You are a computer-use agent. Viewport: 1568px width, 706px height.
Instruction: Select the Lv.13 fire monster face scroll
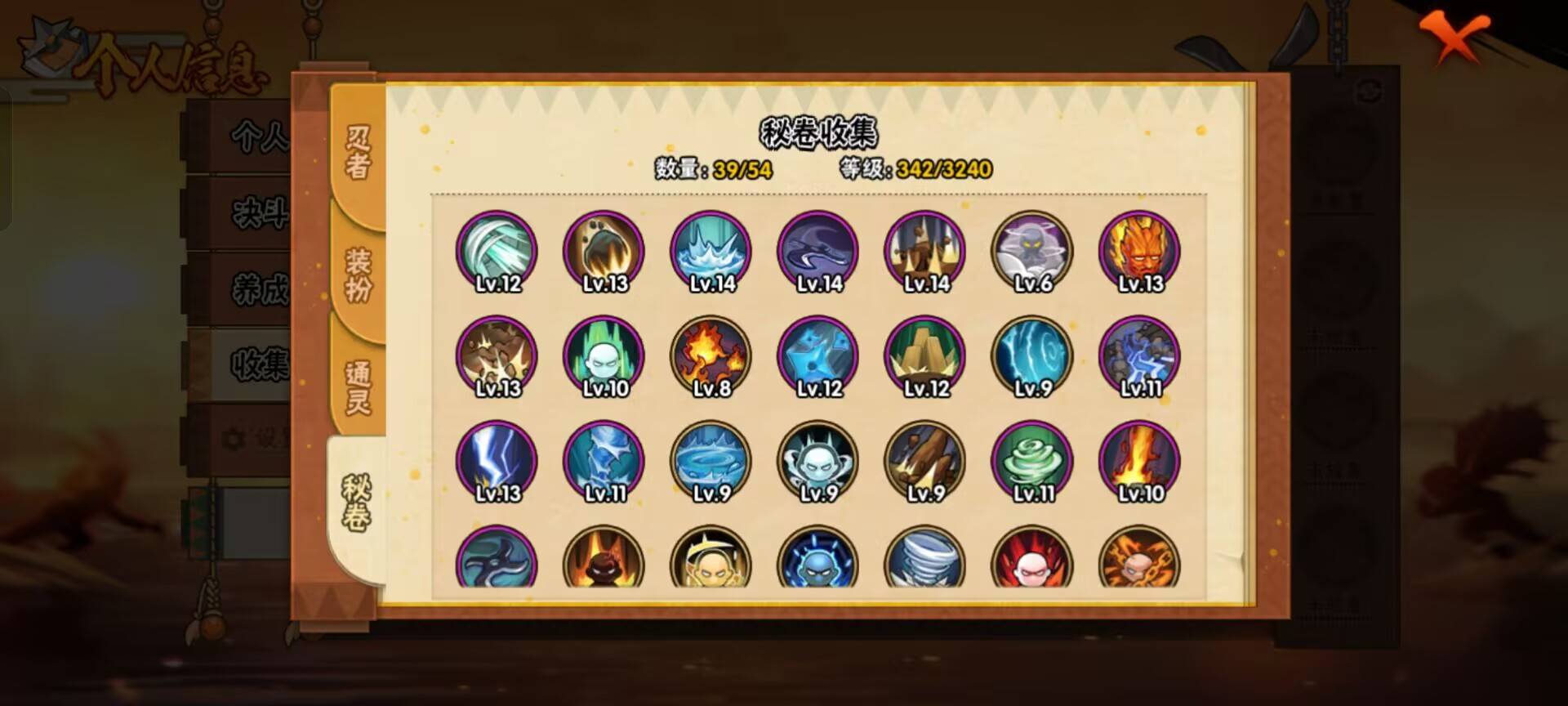click(1138, 253)
